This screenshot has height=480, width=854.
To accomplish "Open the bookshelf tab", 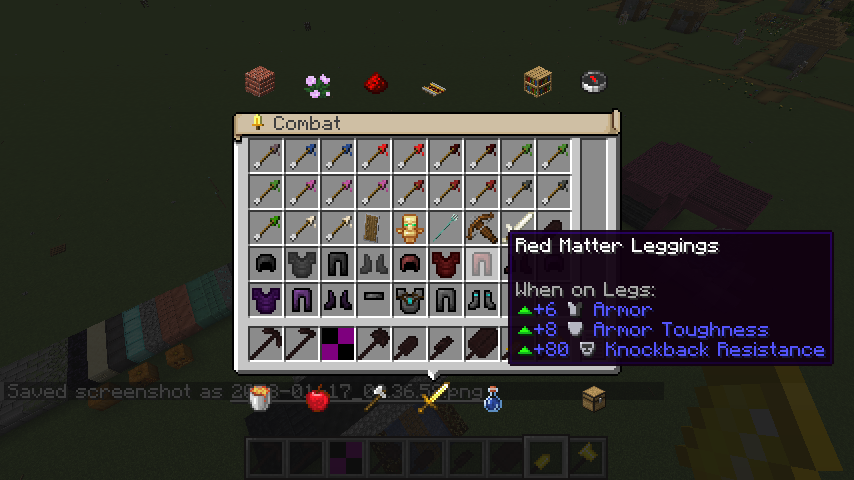I will [537, 82].
